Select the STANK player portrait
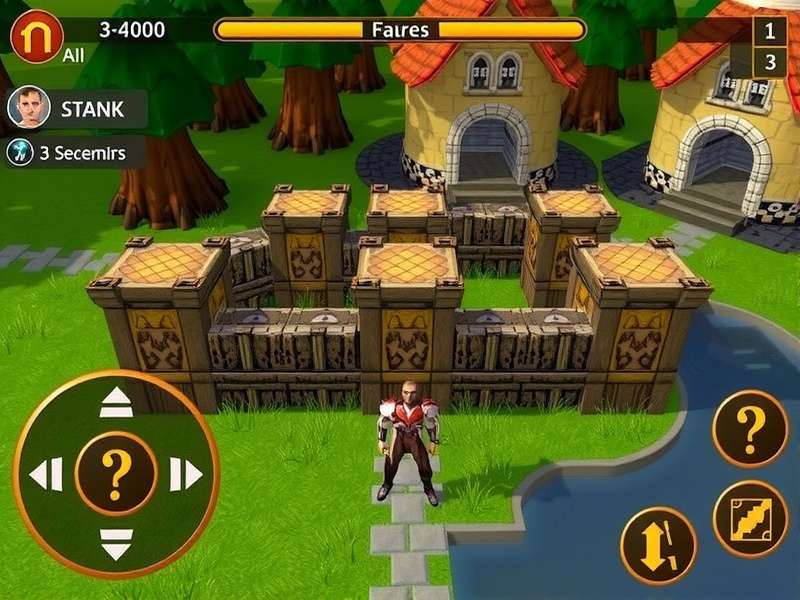 tap(29, 108)
